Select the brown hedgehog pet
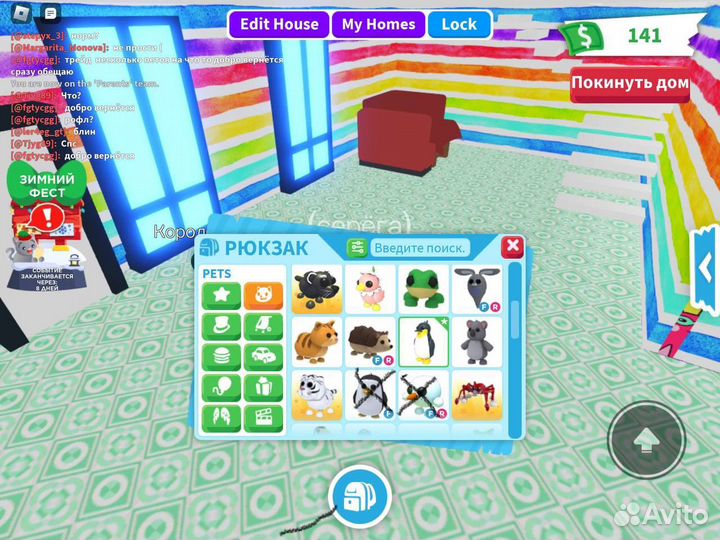Screen dimensions: 720x540 (369, 342)
